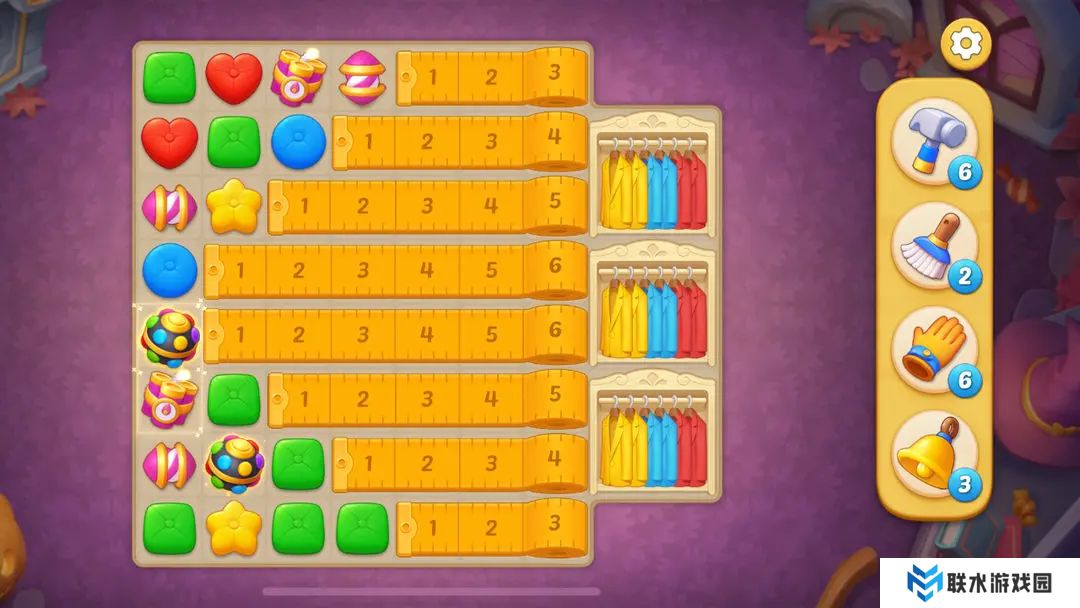Tap the rainbow bomb next to the sideways rocket

(233, 462)
